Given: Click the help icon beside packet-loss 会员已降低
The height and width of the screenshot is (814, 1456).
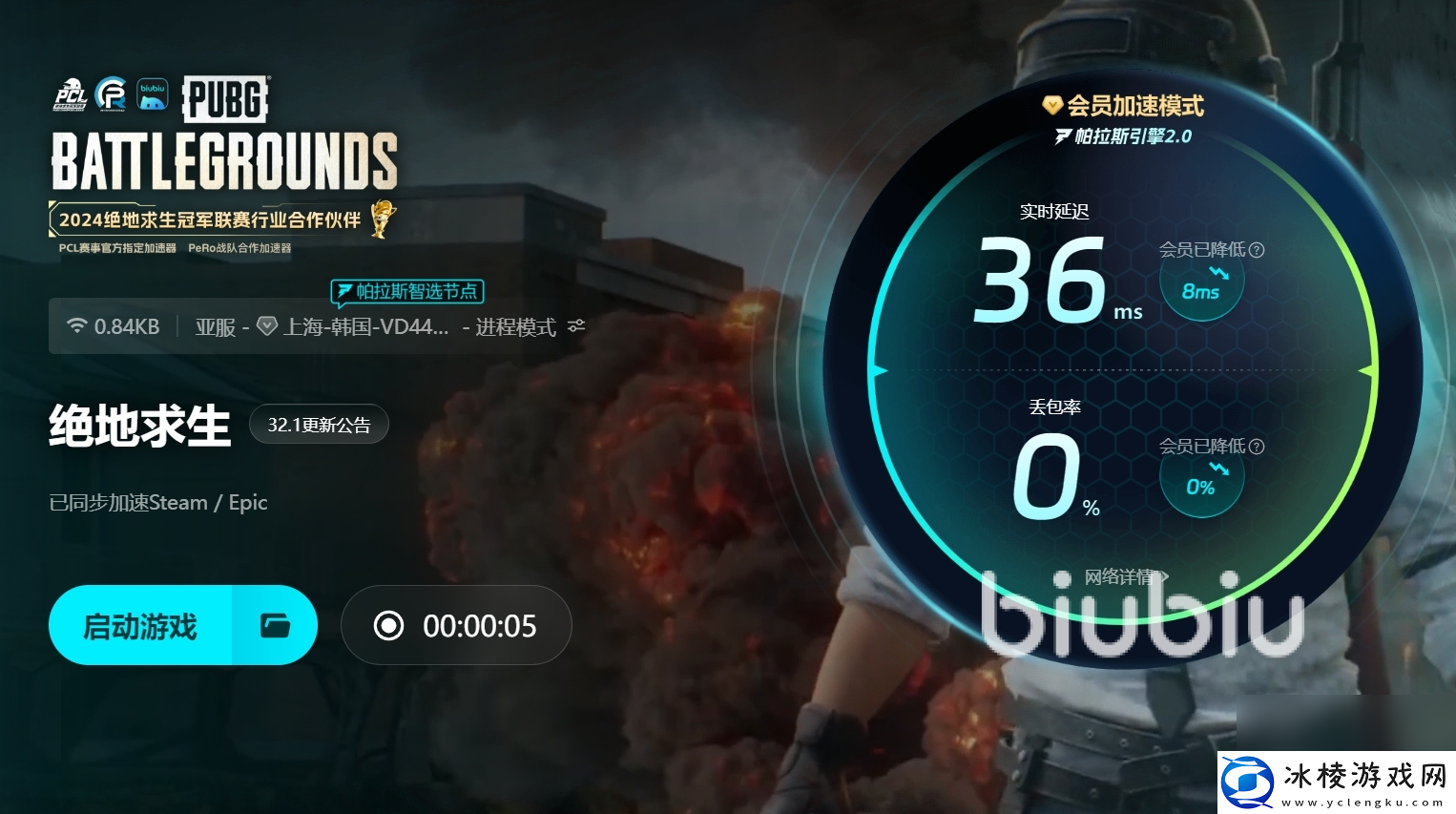Looking at the screenshot, I should pos(1258,446).
